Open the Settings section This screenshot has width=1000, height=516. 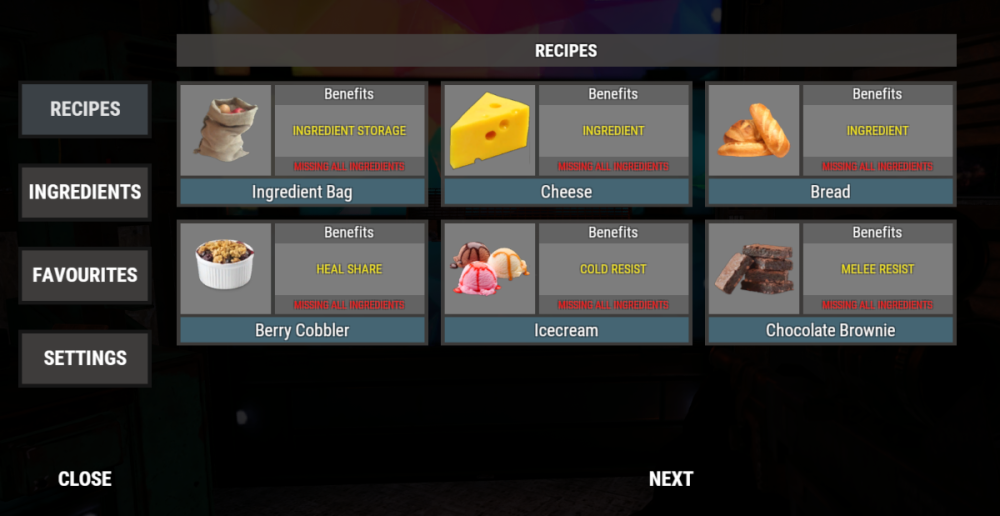coord(85,358)
